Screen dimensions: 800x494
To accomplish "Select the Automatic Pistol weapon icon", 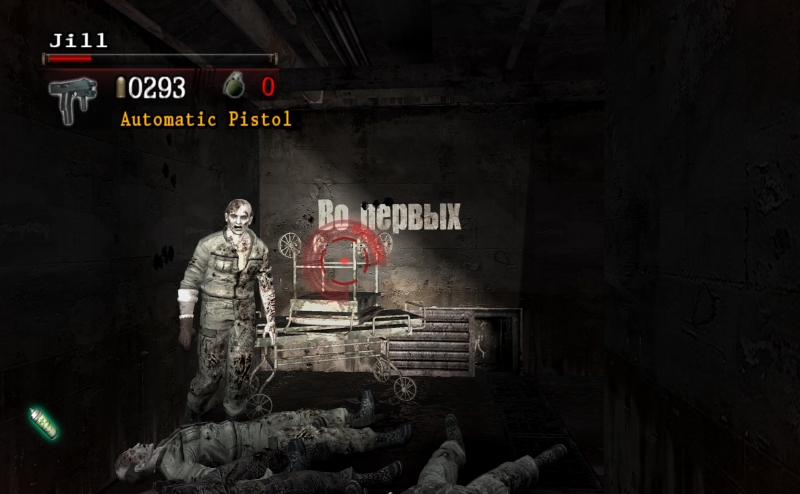I will (73, 99).
